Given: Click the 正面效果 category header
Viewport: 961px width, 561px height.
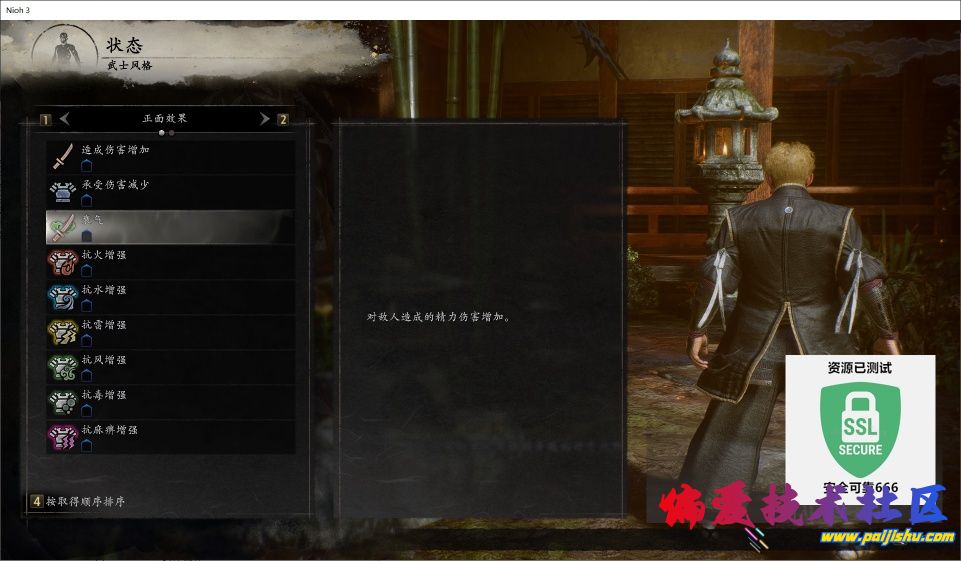Looking at the screenshot, I should pyautogui.click(x=164, y=118).
